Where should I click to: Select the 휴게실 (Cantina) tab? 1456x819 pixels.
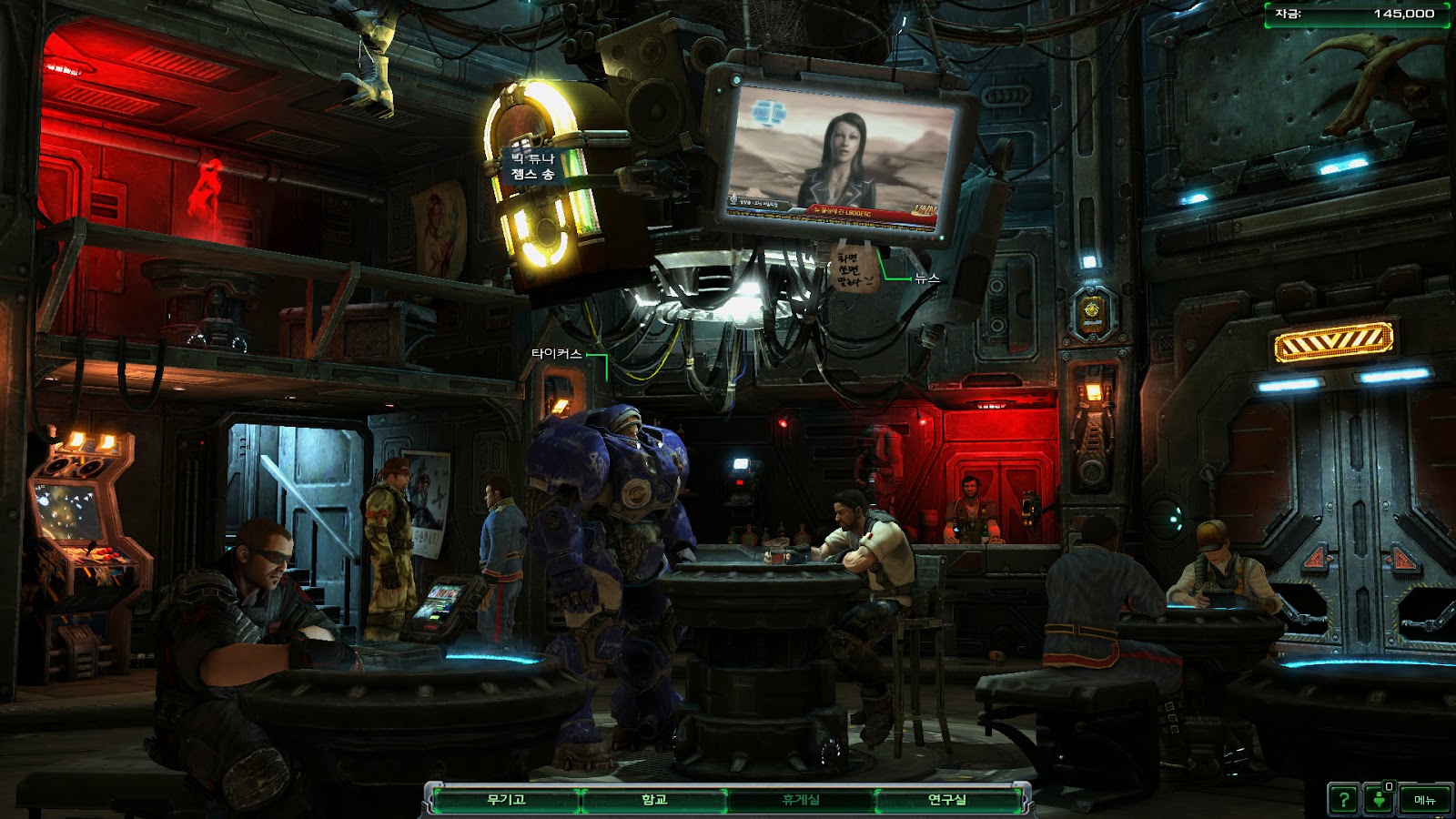tap(801, 800)
